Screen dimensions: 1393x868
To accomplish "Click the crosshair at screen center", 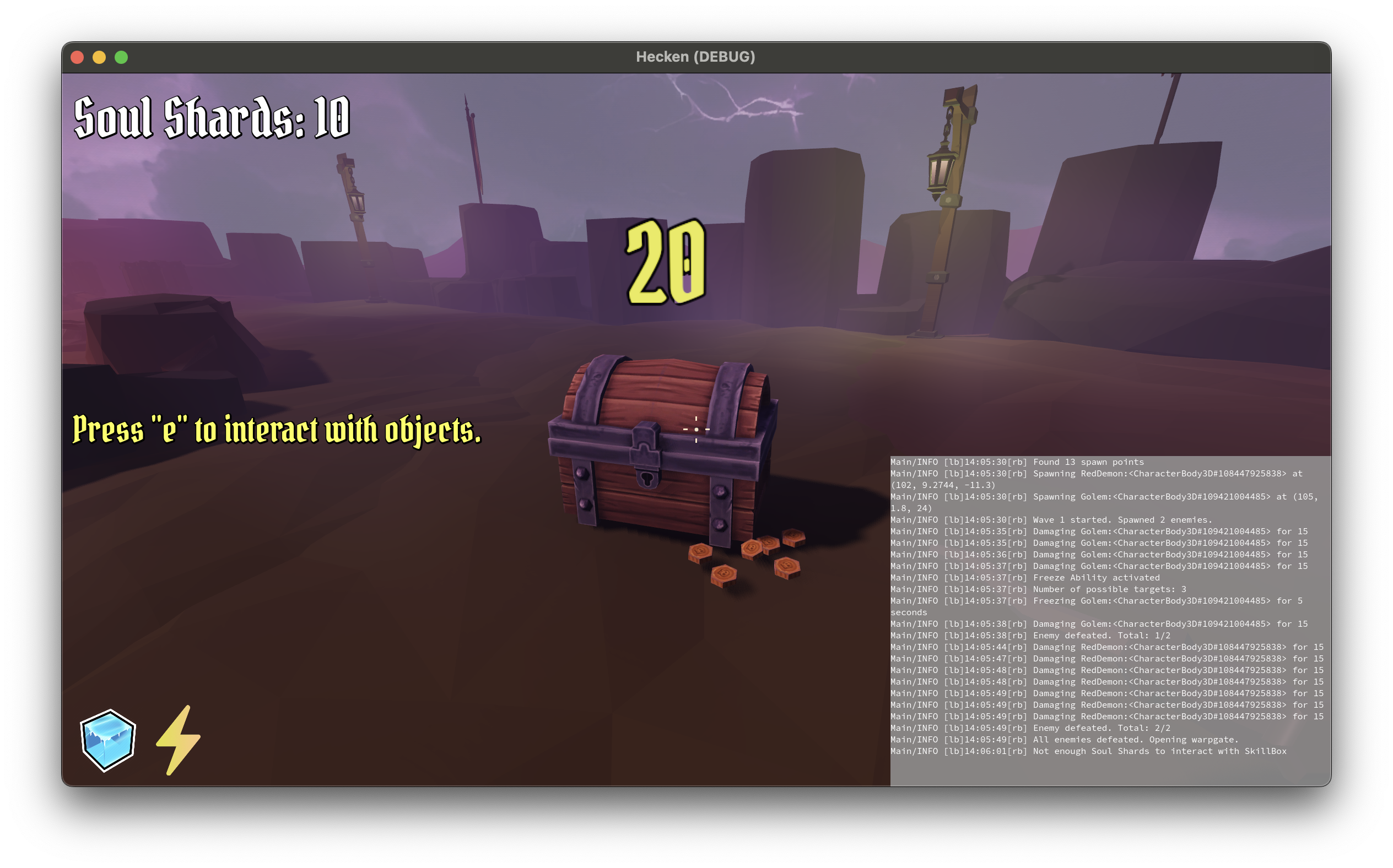I will click(x=696, y=429).
